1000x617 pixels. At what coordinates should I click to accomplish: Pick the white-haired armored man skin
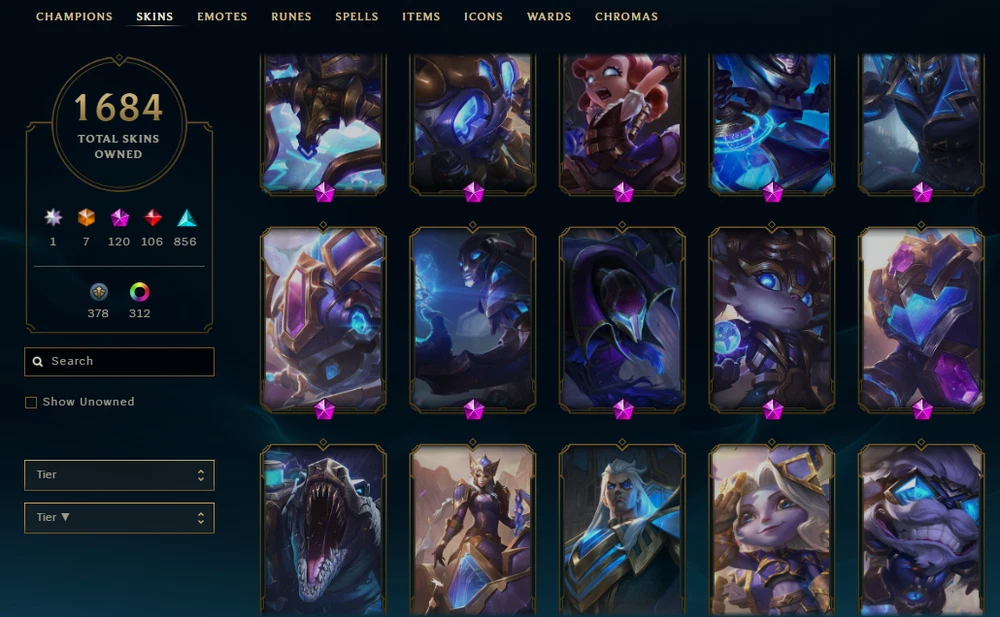click(622, 530)
